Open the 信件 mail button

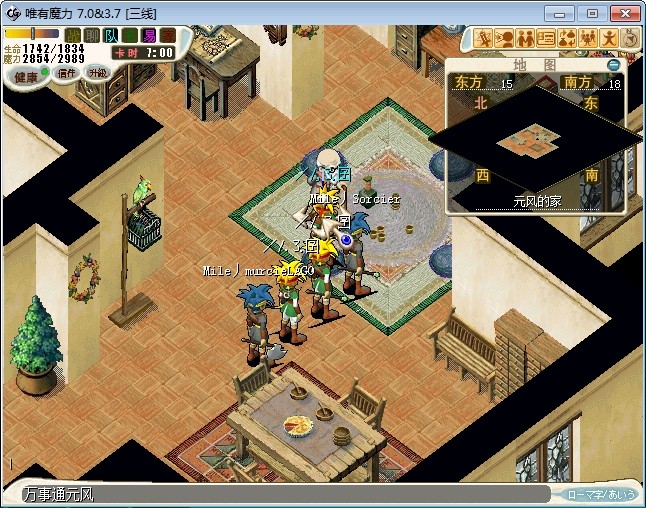pyautogui.click(x=67, y=73)
